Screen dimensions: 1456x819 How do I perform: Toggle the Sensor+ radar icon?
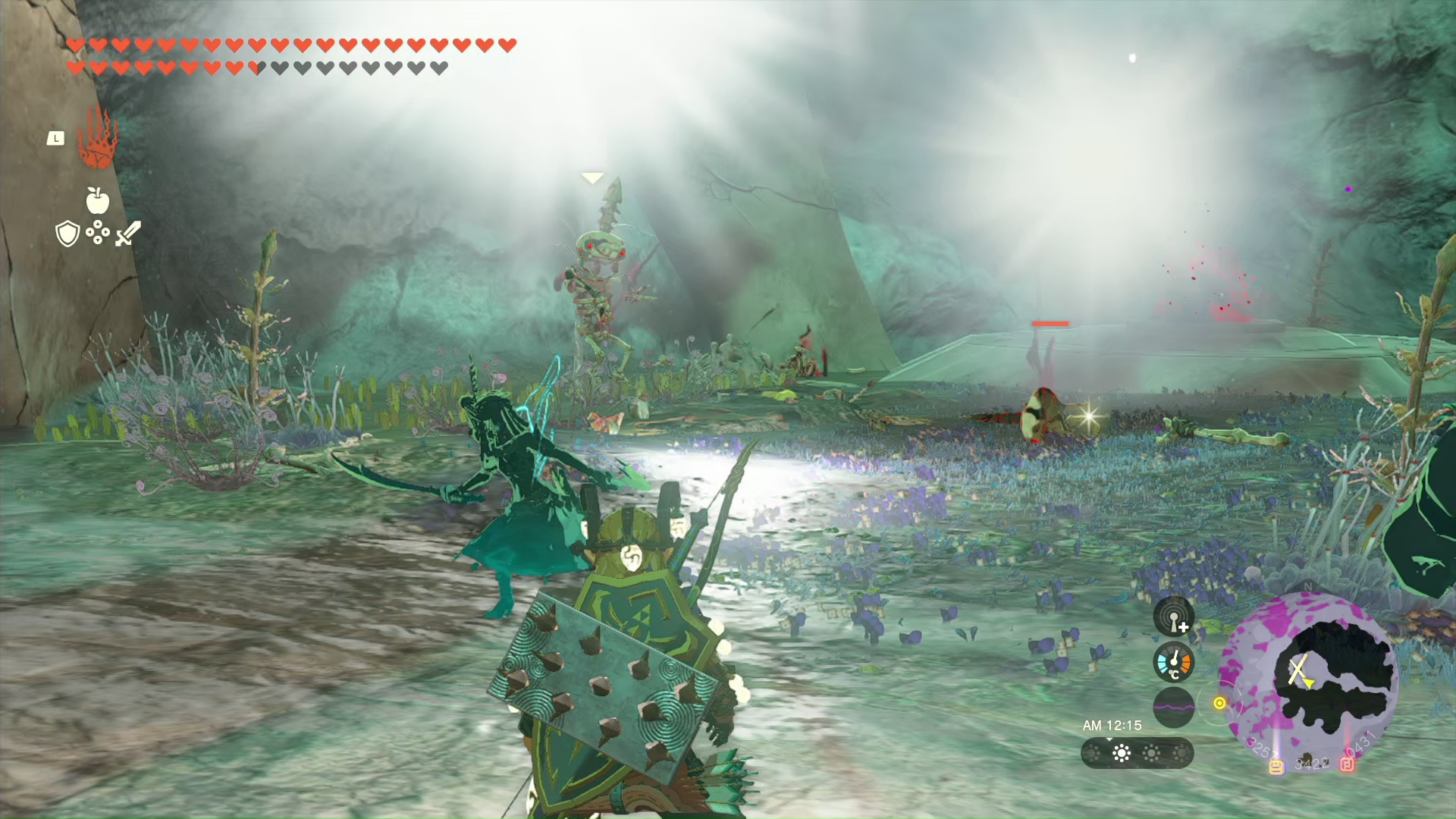pyautogui.click(x=1173, y=617)
